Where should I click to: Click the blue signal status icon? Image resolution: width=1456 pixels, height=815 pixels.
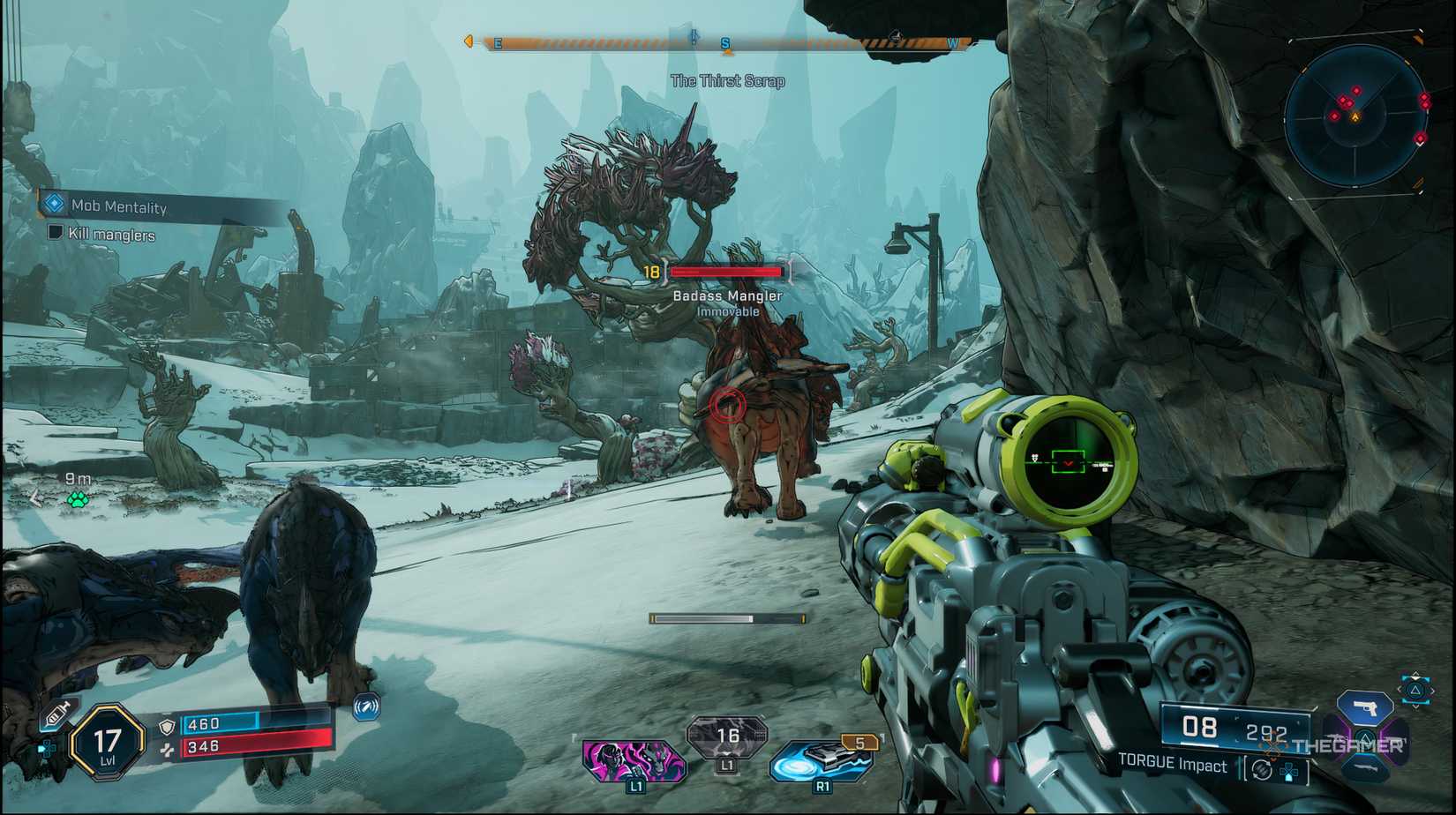click(x=366, y=707)
